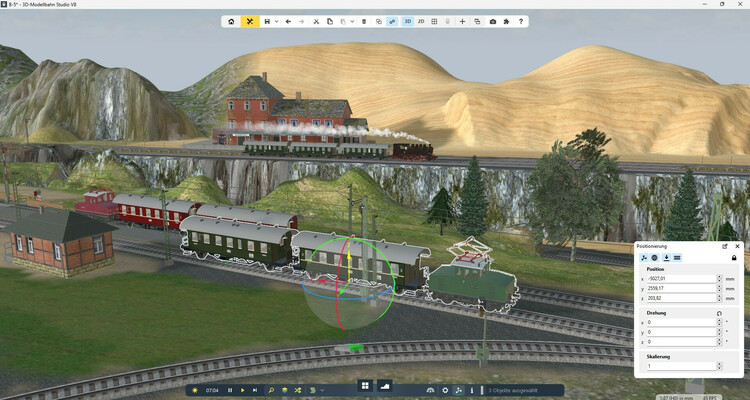Cut selection with the scissors icon
The image size is (750, 400).
click(x=316, y=21)
